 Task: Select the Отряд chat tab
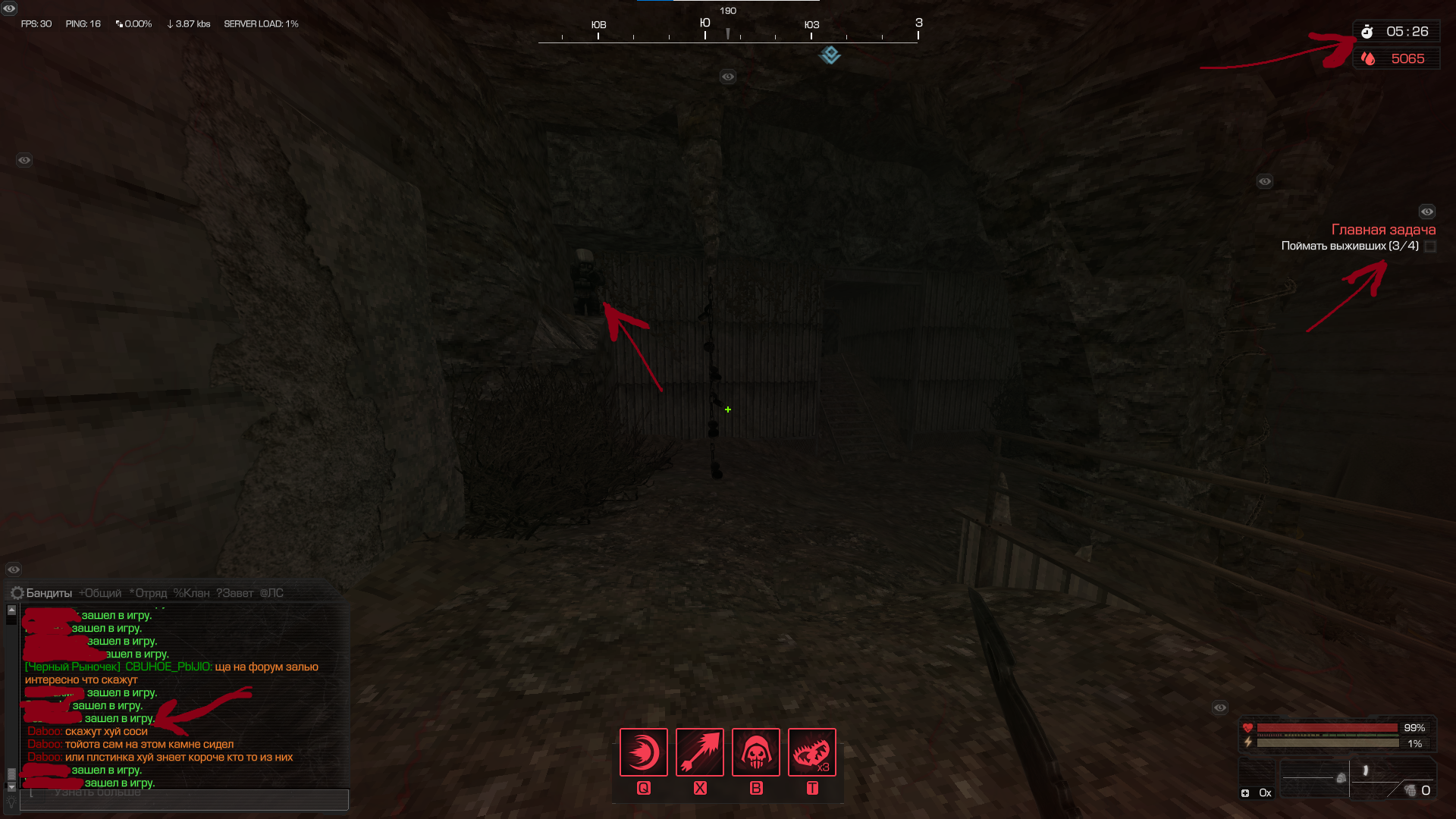click(x=148, y=593)
